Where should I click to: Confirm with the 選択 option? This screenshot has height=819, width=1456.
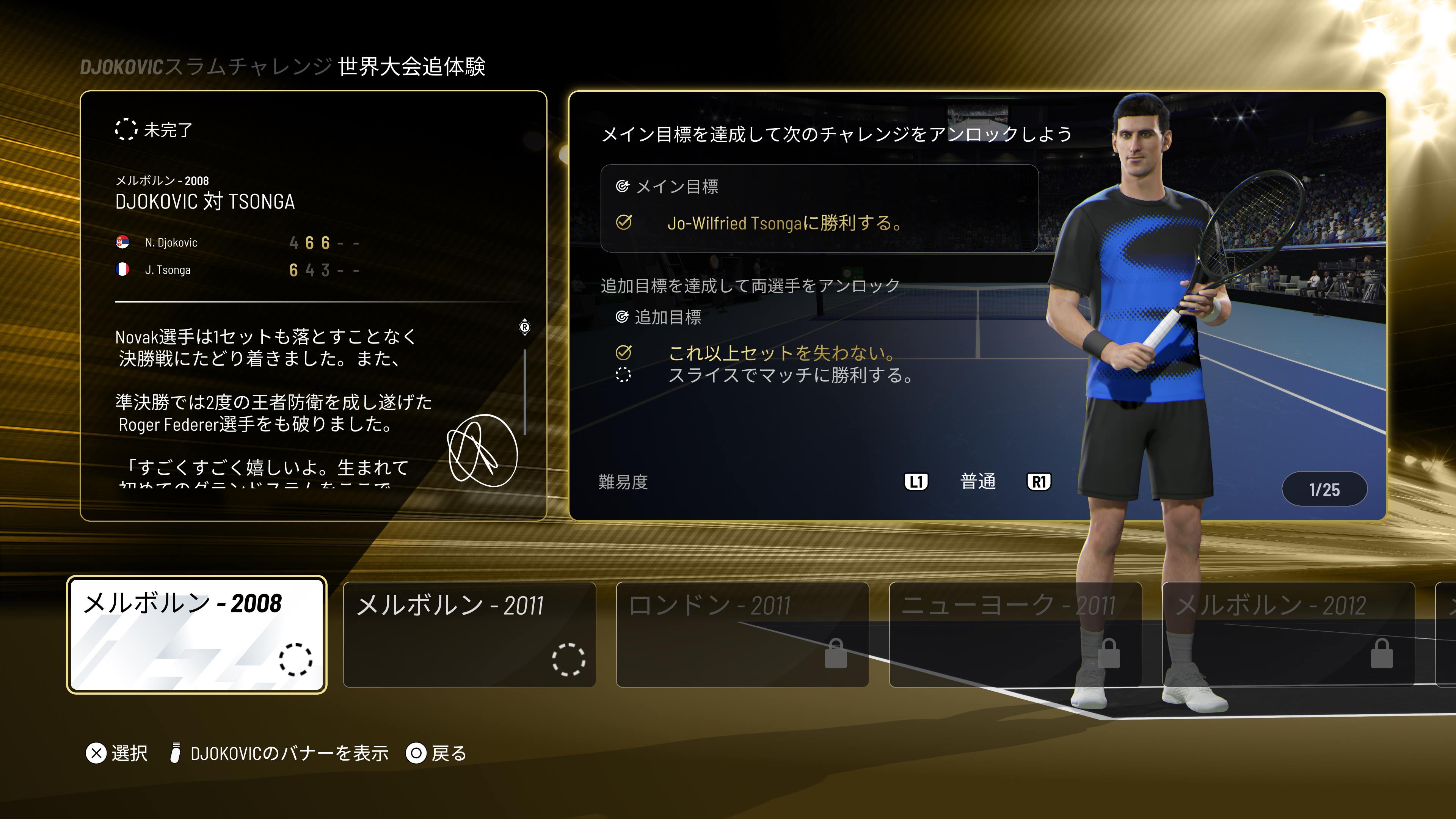[x=117, y=753]
